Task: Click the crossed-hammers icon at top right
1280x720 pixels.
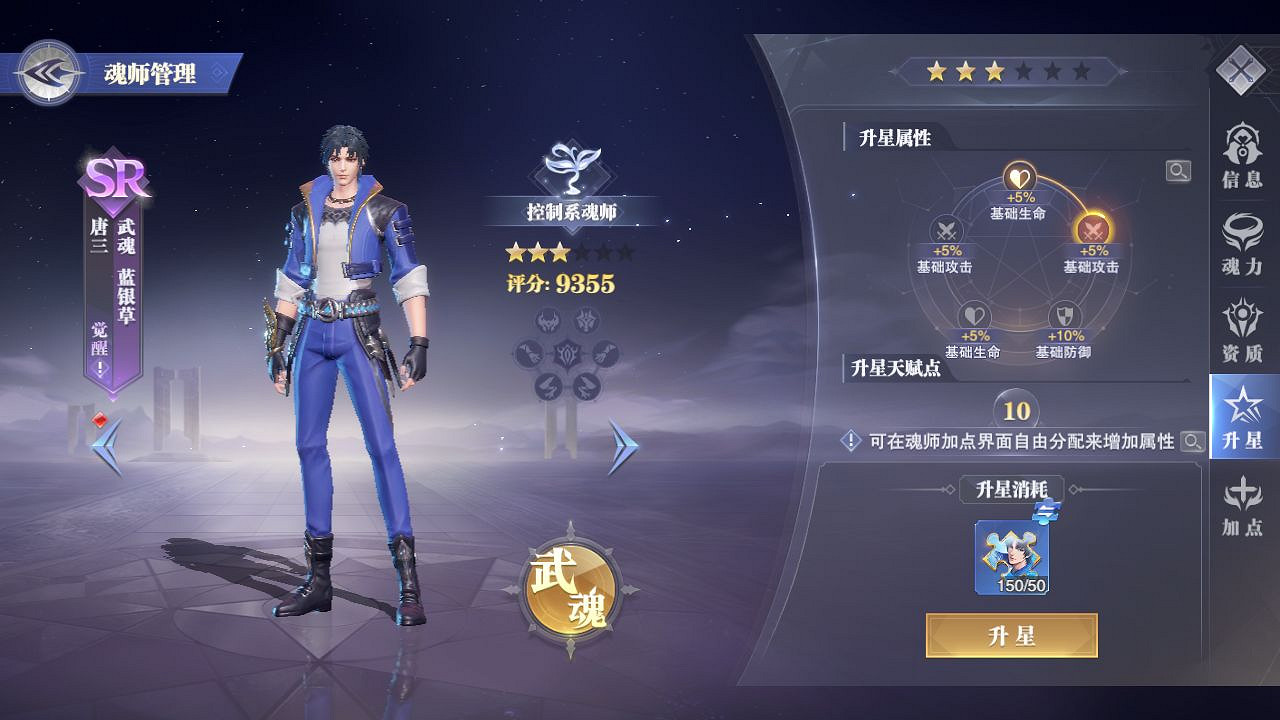Action: coord(1243,72)
